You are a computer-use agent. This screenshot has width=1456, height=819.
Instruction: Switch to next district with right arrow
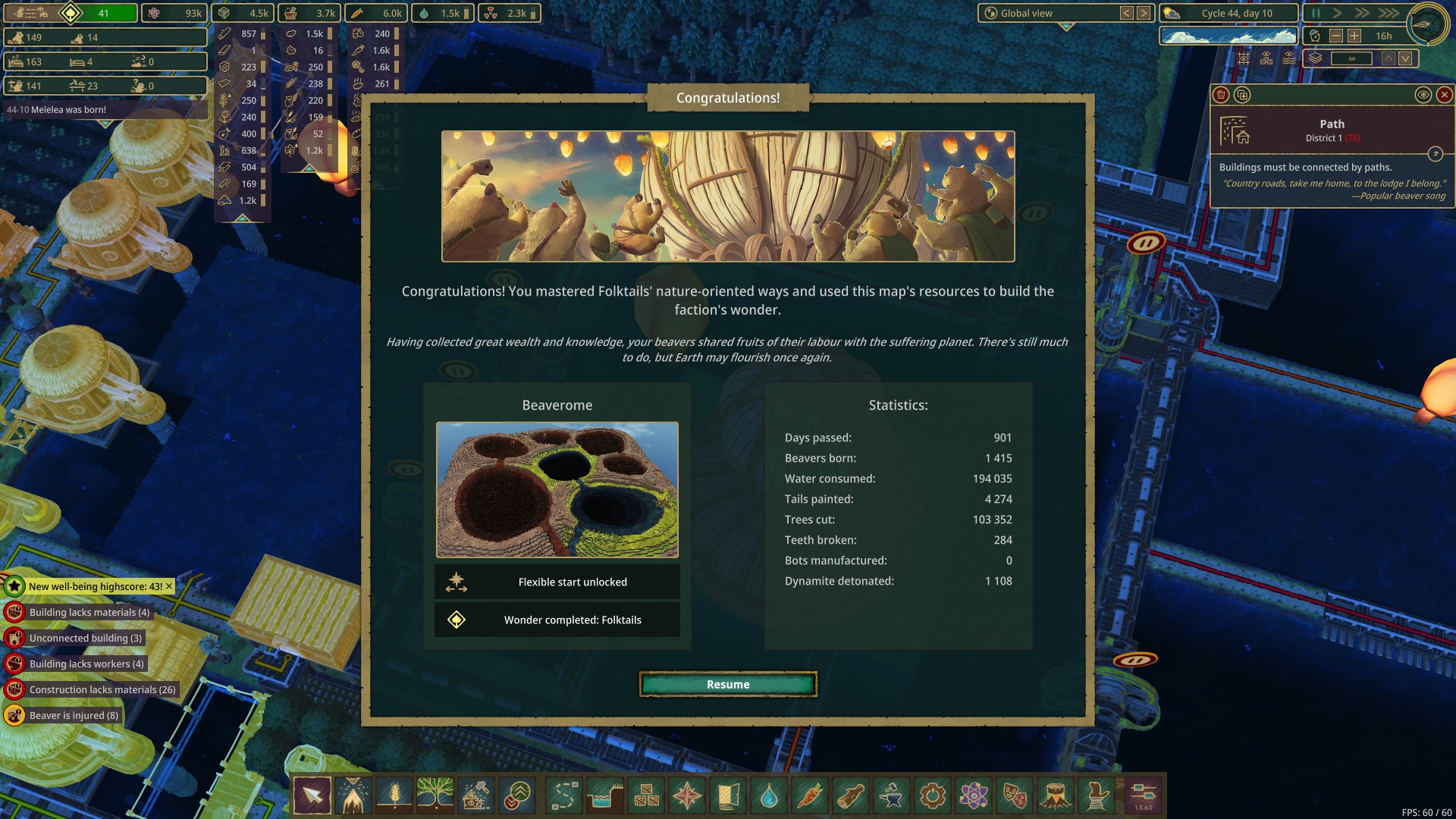[x=1144, y=13]
